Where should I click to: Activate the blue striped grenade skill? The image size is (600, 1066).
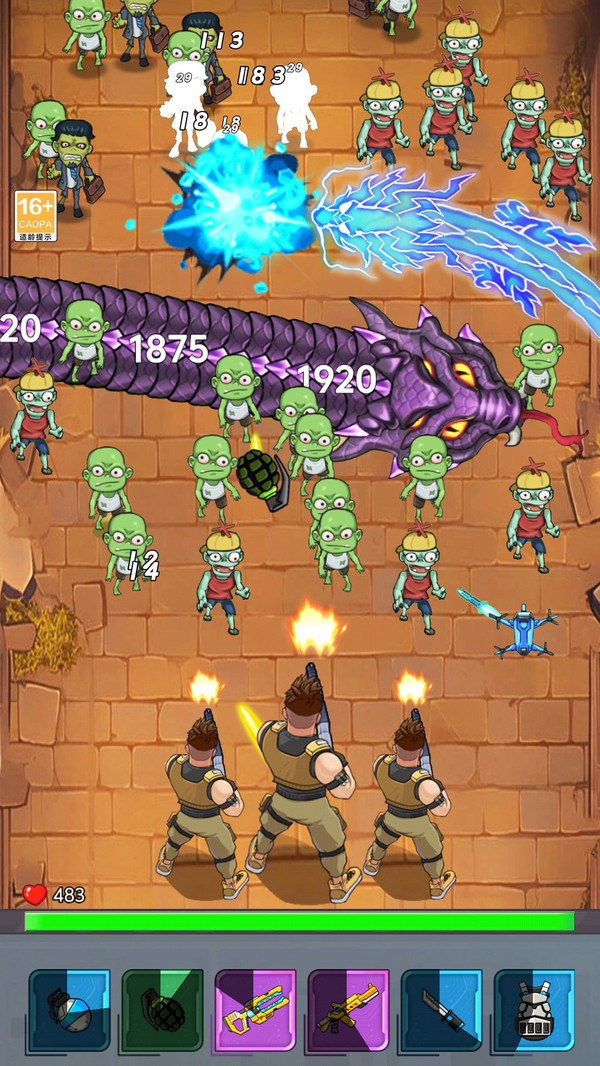pyautogui.click(x=69, y=1010)
